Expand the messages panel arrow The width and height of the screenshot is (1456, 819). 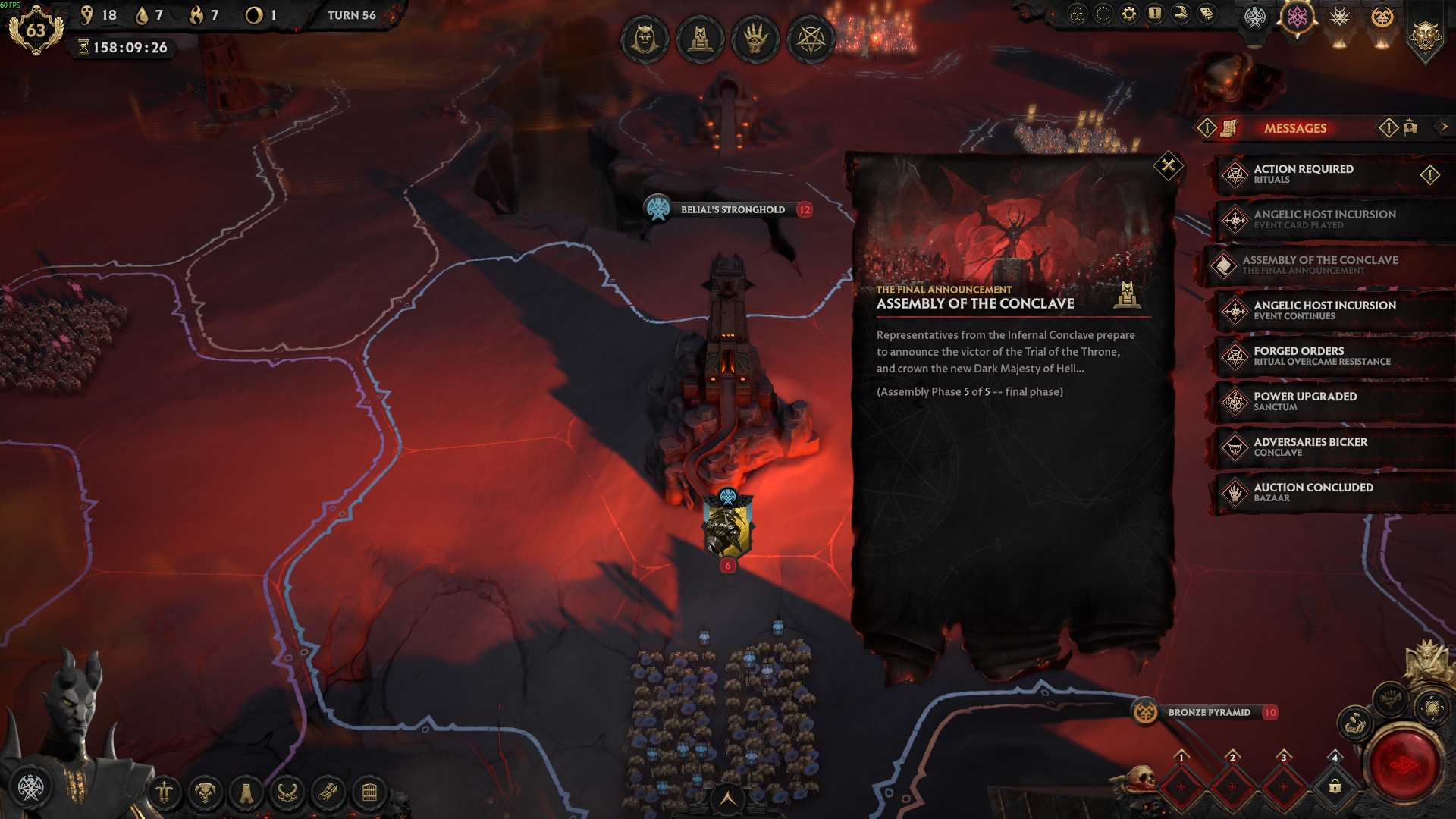(1444, 127)
